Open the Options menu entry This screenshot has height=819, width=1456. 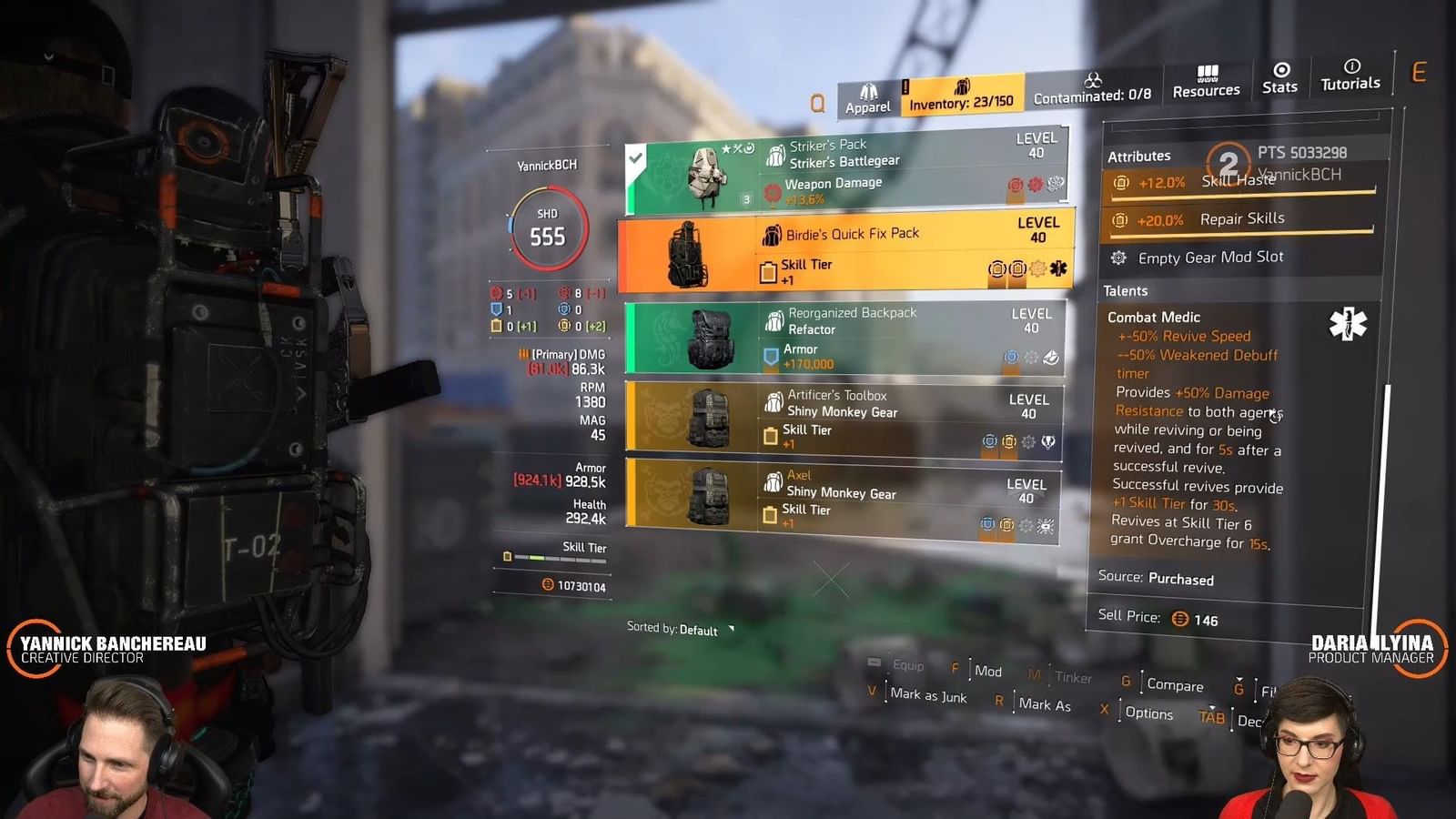click(1148, 713)
